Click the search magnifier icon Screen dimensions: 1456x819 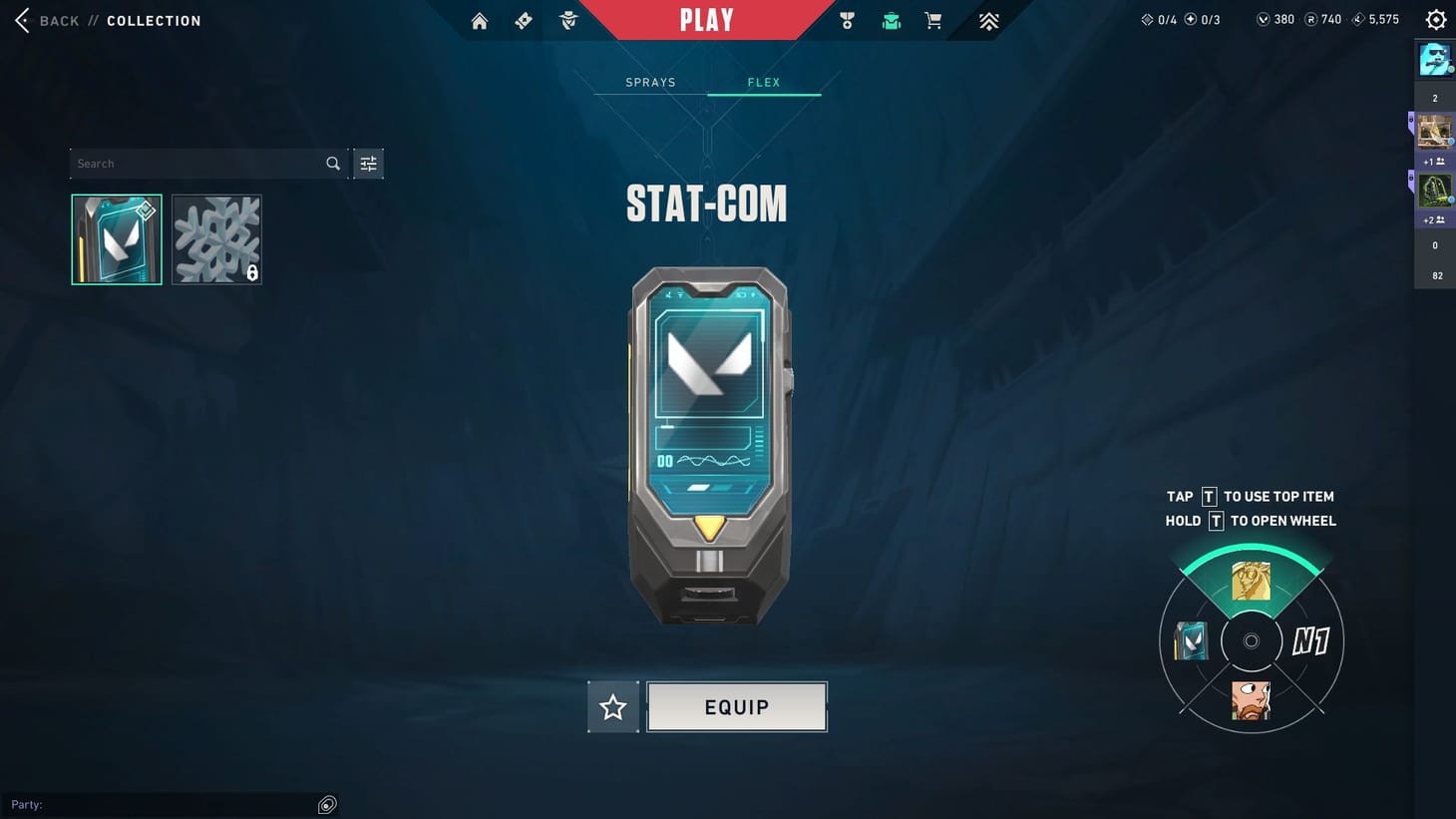(332, 163)
